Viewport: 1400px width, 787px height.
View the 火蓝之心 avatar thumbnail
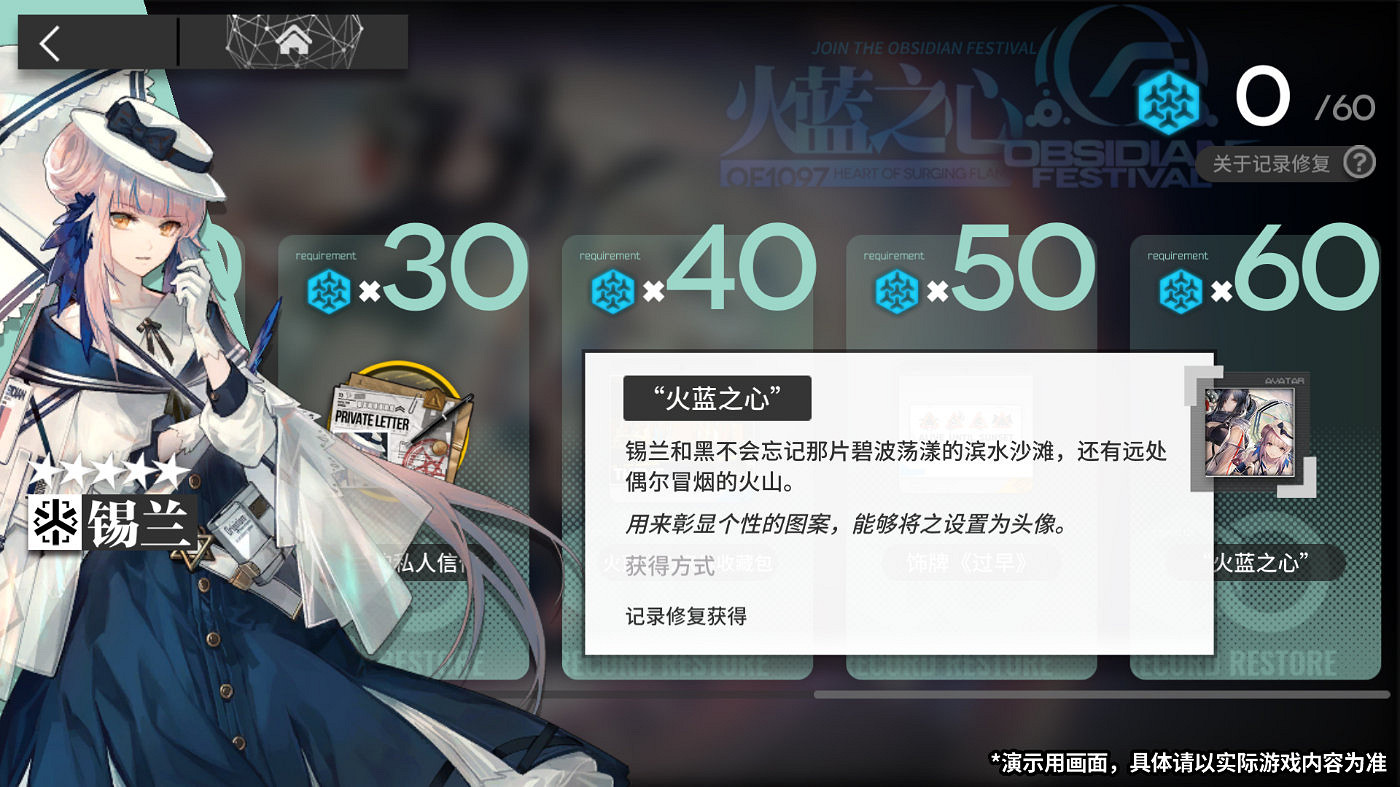click(1251, 434)
